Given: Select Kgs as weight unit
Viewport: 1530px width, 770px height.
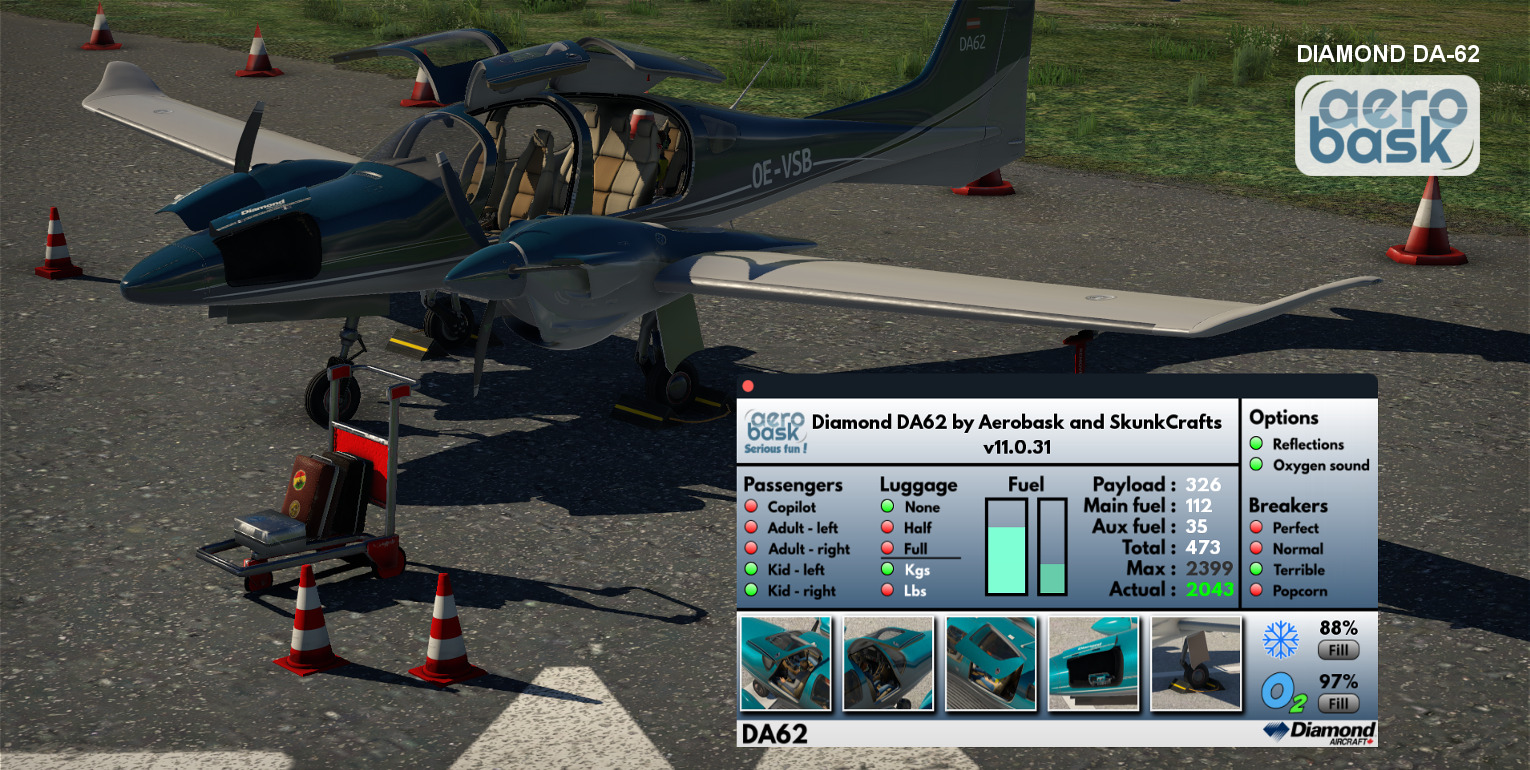Looking at the screenshot, I should point(887,570).
